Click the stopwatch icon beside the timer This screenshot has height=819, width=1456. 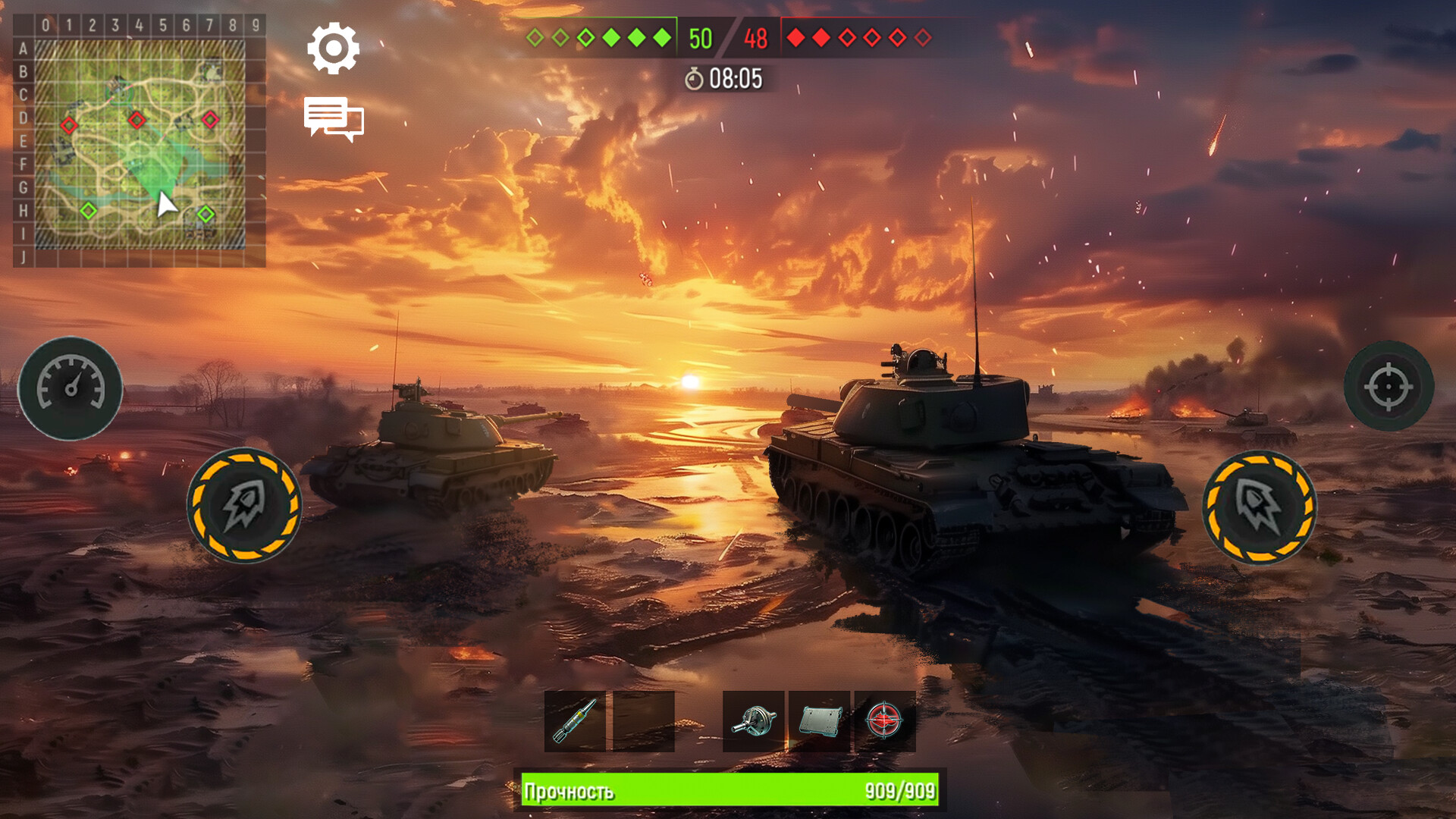click(x=695, y=77)
